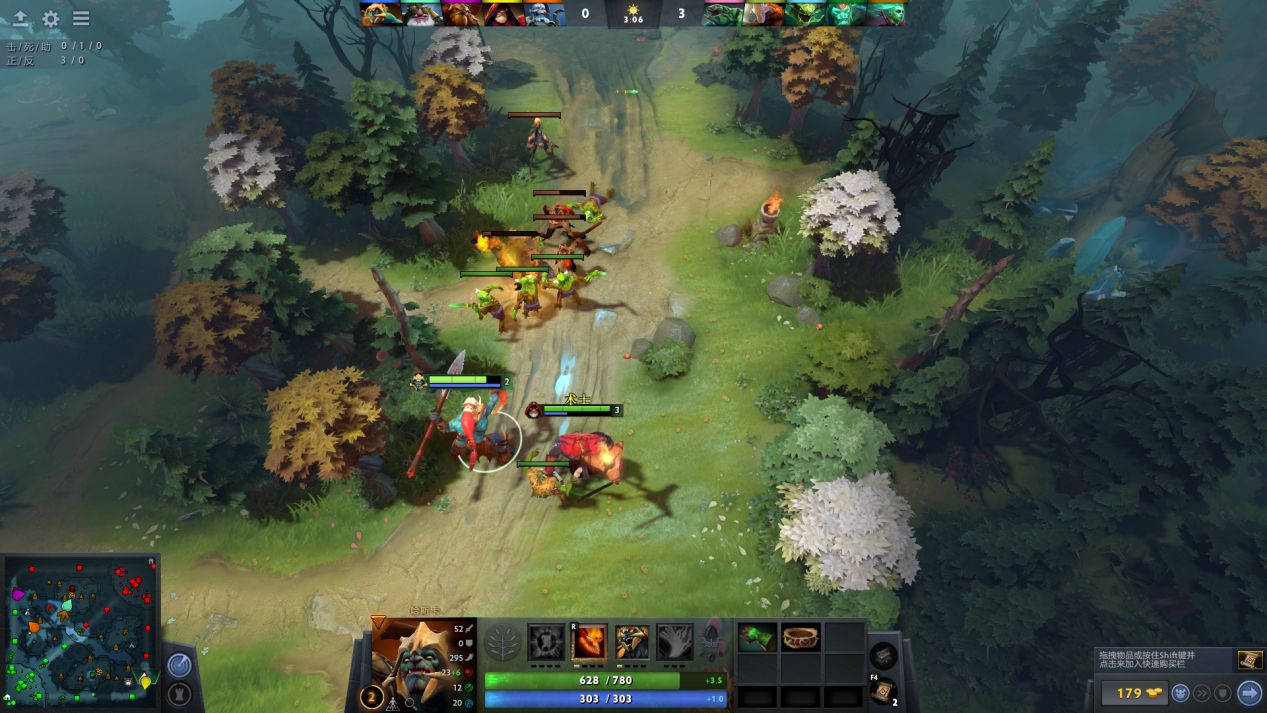
Task: Select the first greyed-out ability icon
Action: [546, 643]
